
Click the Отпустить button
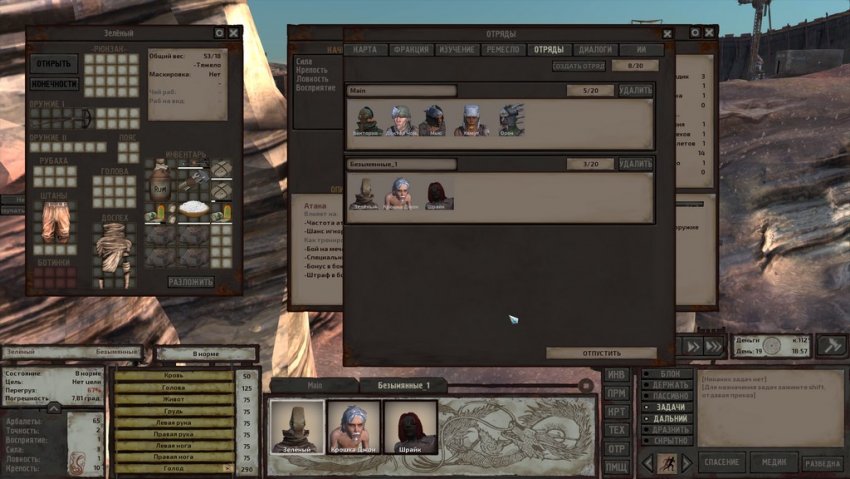[x=601, y=353]
